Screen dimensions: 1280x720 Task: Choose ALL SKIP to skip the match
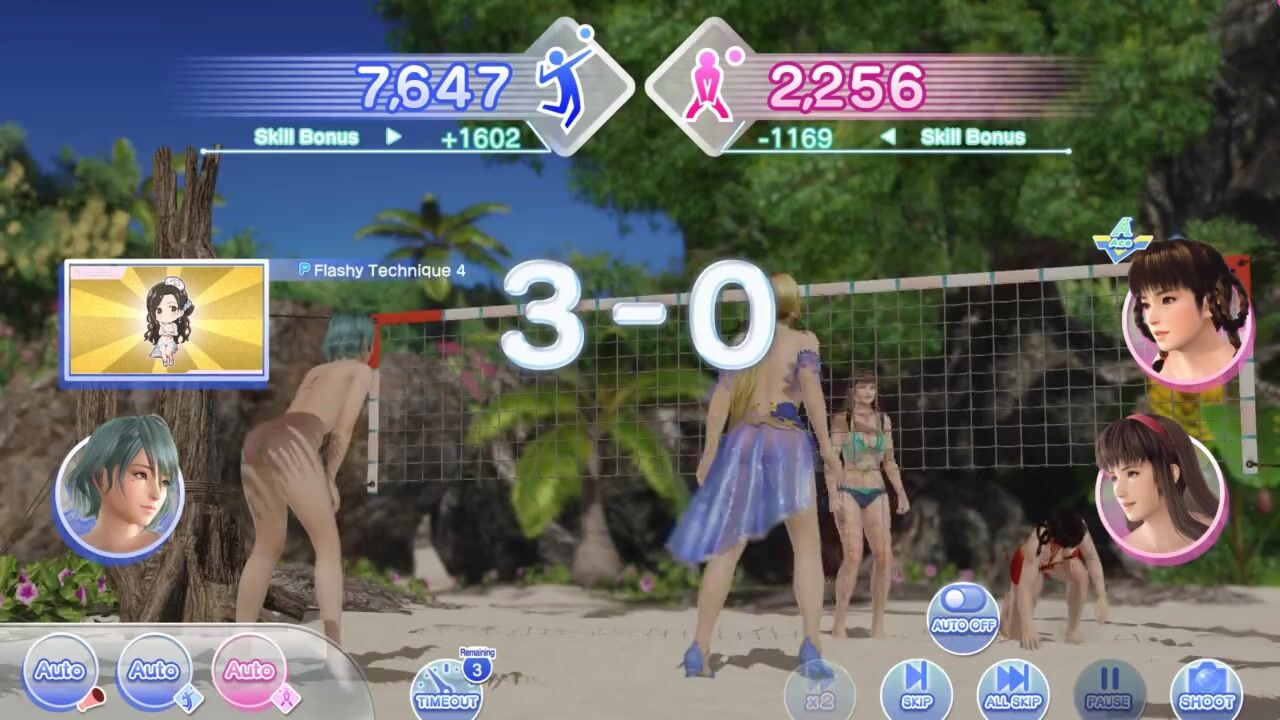pos(1012,690)
